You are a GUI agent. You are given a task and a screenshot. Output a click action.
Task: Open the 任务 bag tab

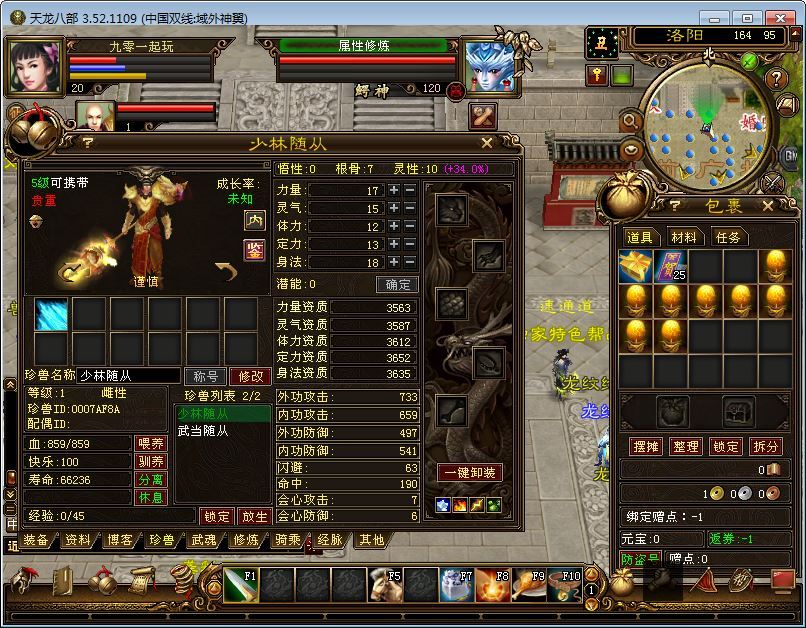pyautogui.click(x=728, y=237)
